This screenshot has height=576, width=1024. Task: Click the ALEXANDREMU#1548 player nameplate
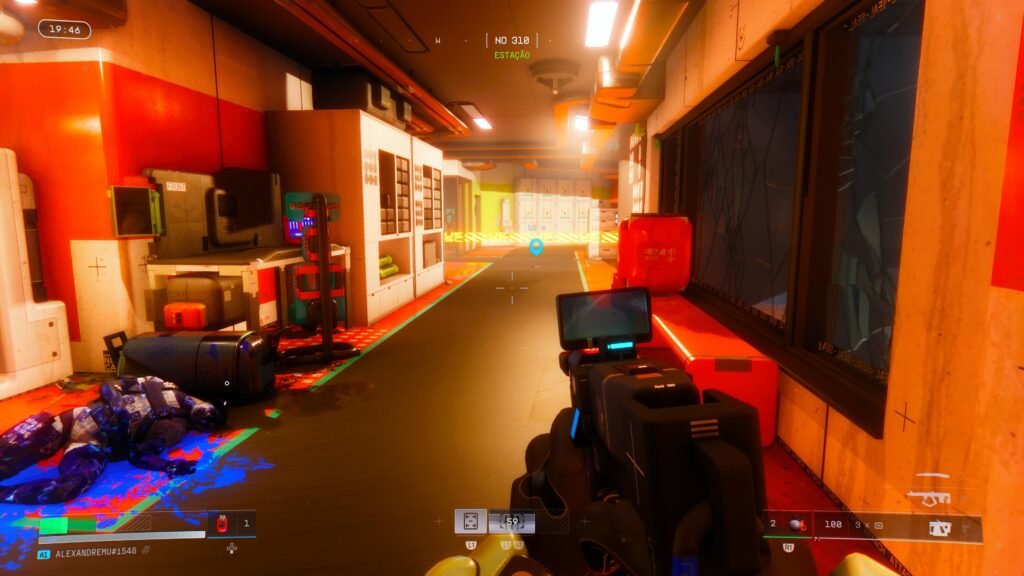(x=96, y=551)
